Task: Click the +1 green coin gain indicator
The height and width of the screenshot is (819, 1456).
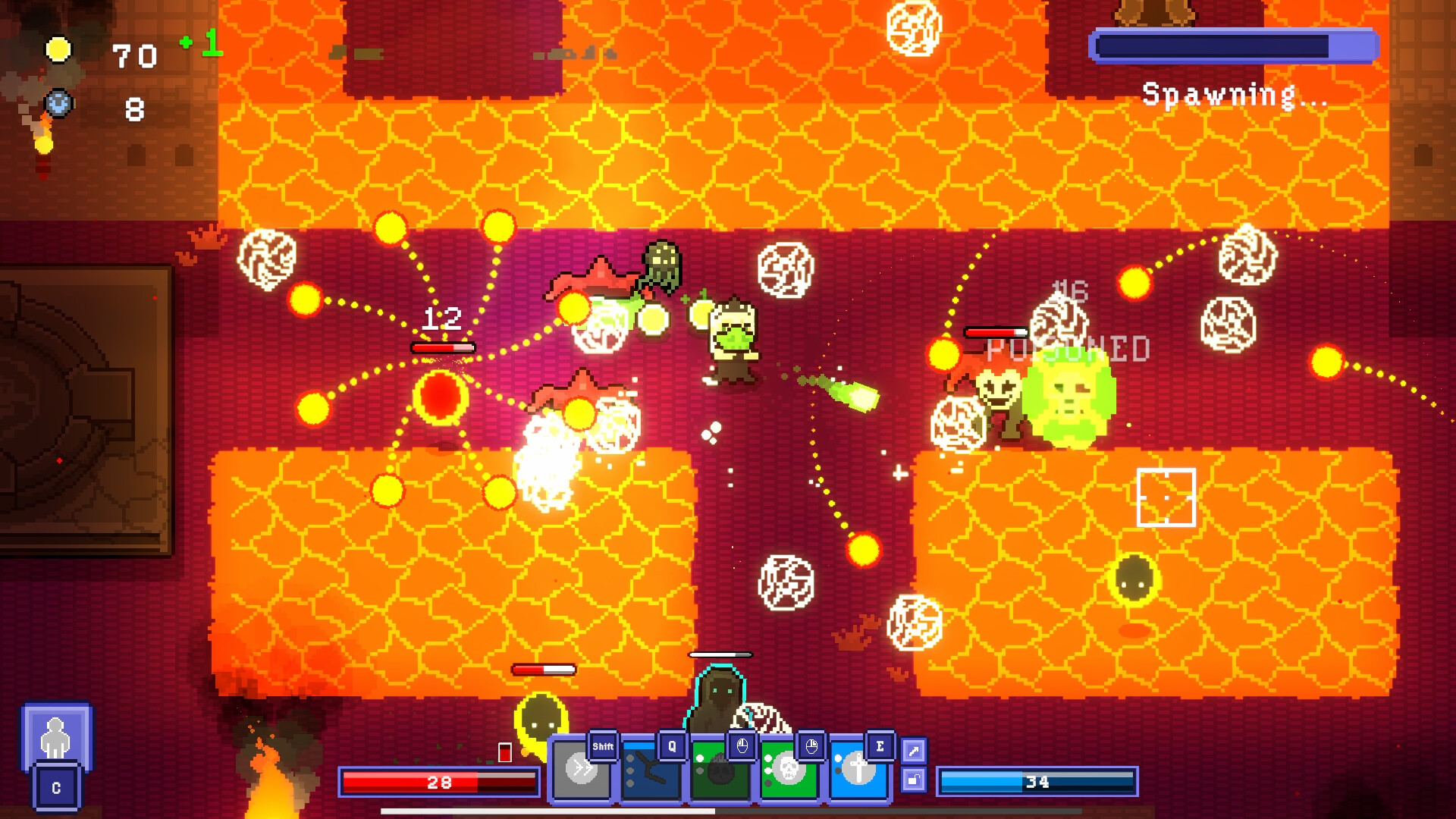Action: (199, 44)
